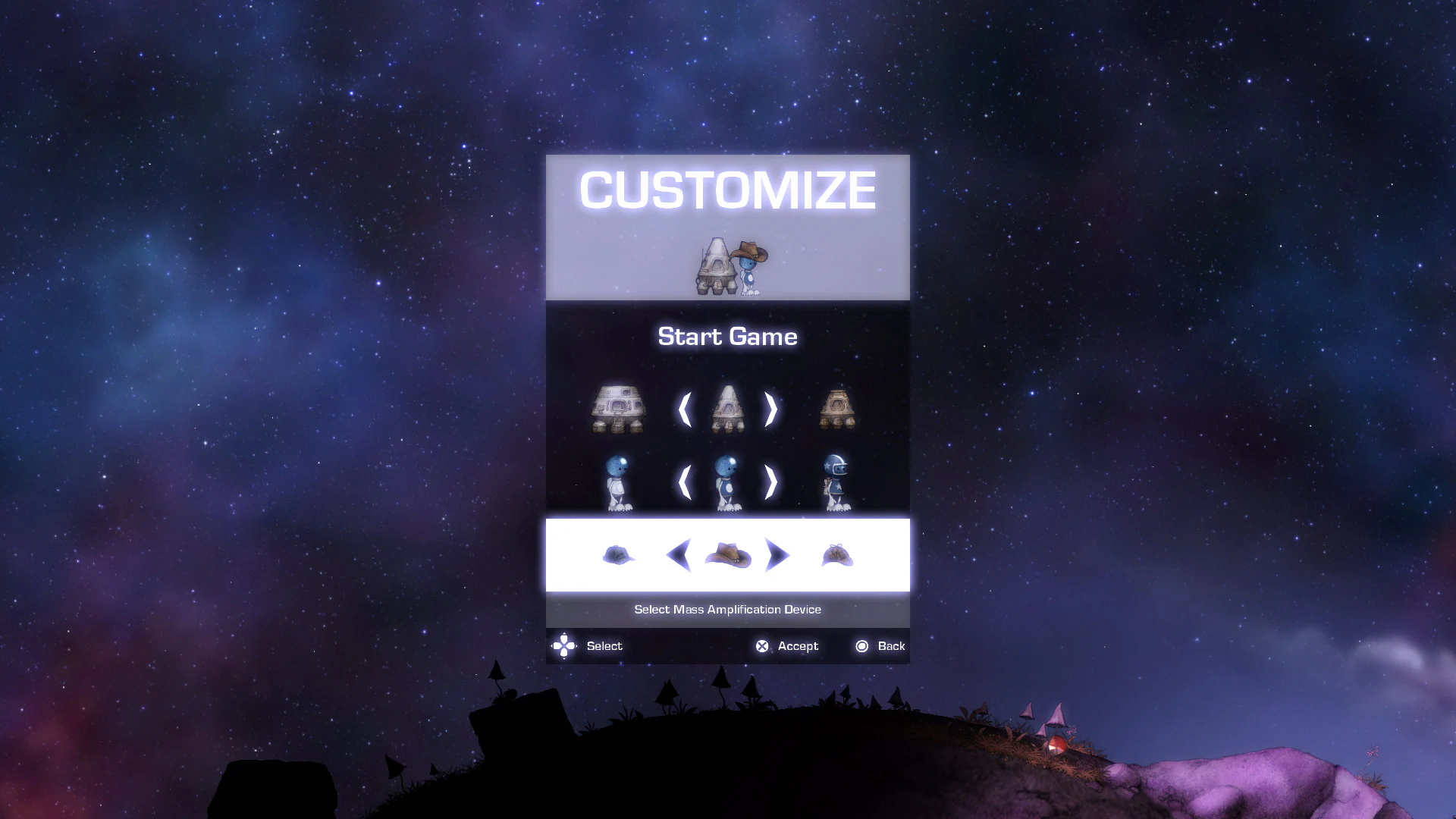The image size is (1456, 819).
Task: Click the D-pad Select icon
Action: click(x=563, y=646)
